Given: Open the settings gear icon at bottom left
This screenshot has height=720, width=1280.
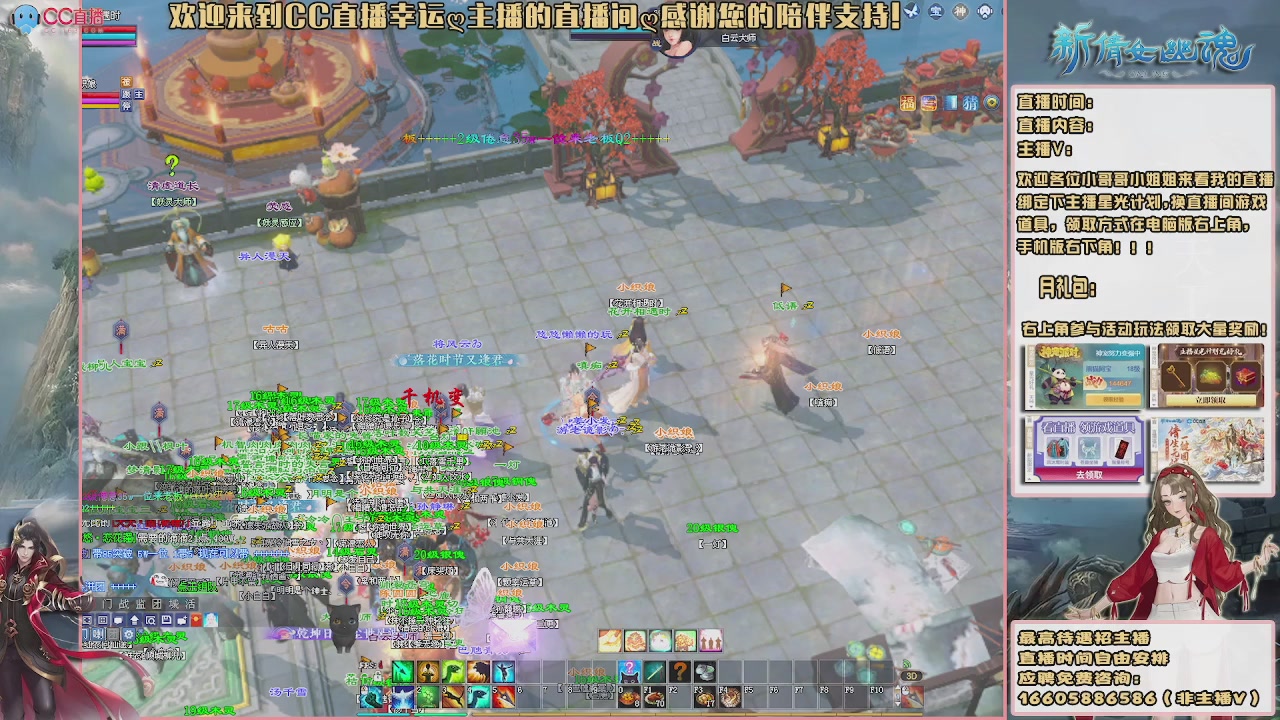Looking at the screenshot, I should point(129,634).
